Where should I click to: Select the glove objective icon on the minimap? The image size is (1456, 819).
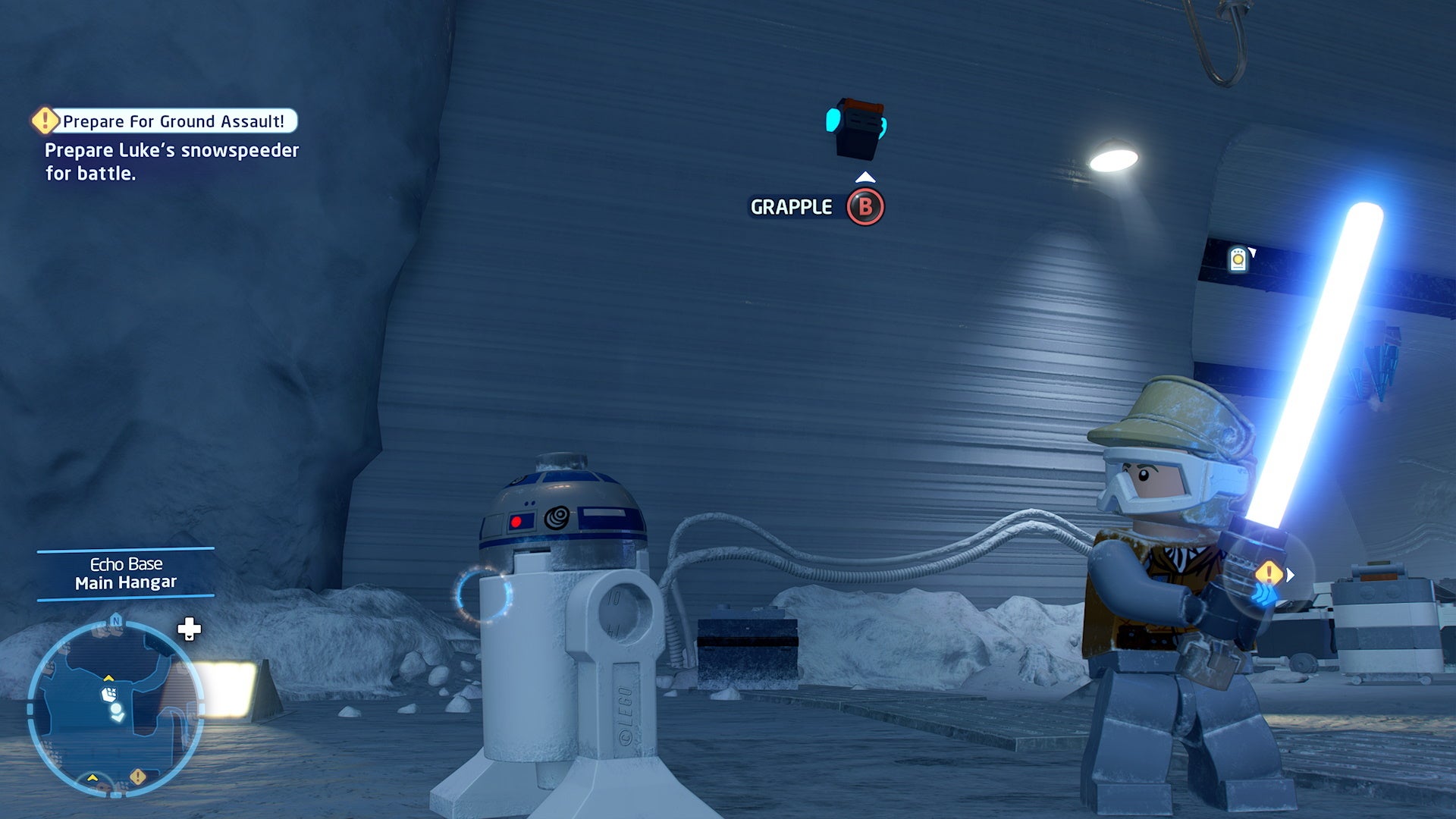click(110, 693)
